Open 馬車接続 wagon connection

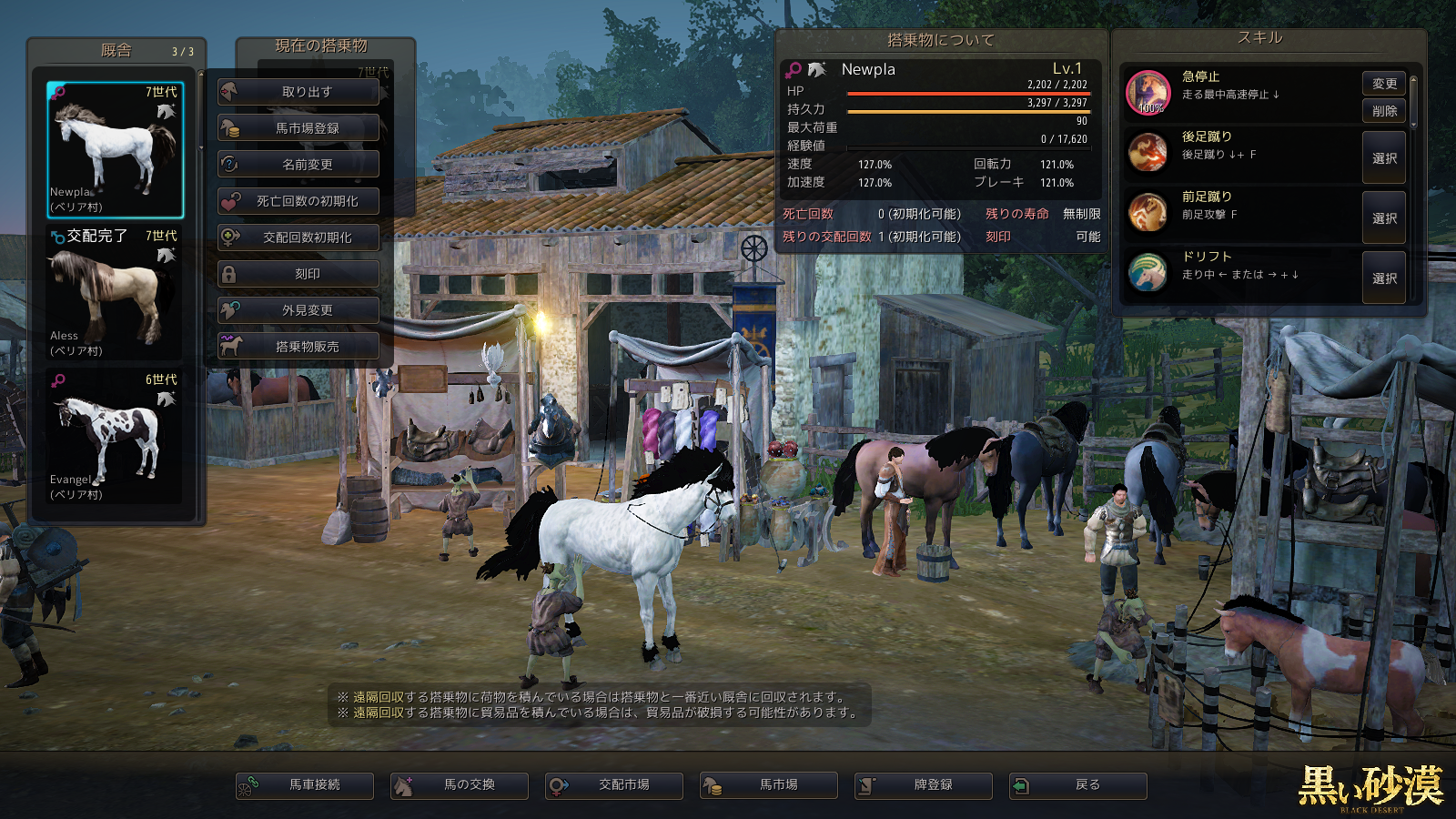(305, 785)
